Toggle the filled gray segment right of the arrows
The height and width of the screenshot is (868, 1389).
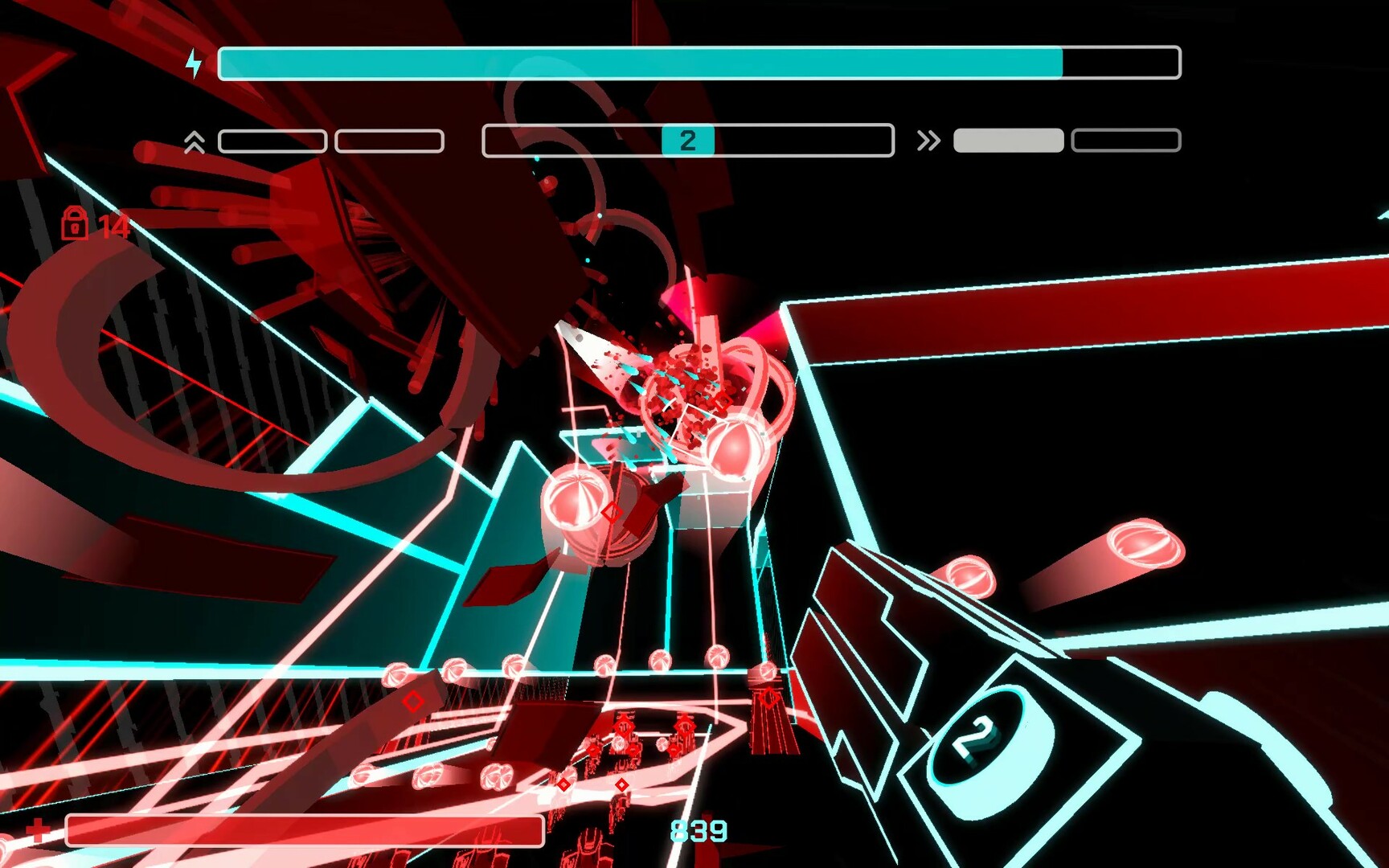[x=1007, y=140]
